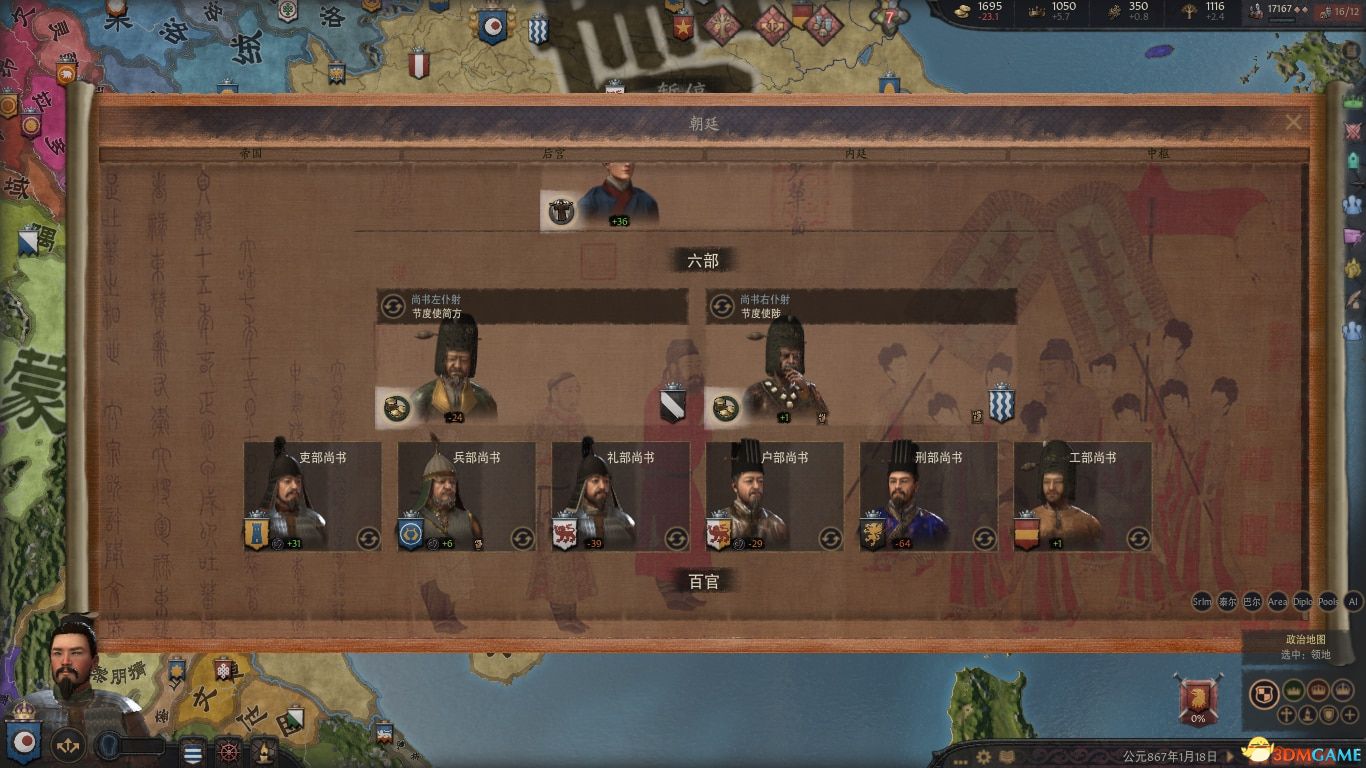Click the 尚书左仆射 reassign icon
The height and width of the screenshot is (768, 1366).
pos(393,306)
